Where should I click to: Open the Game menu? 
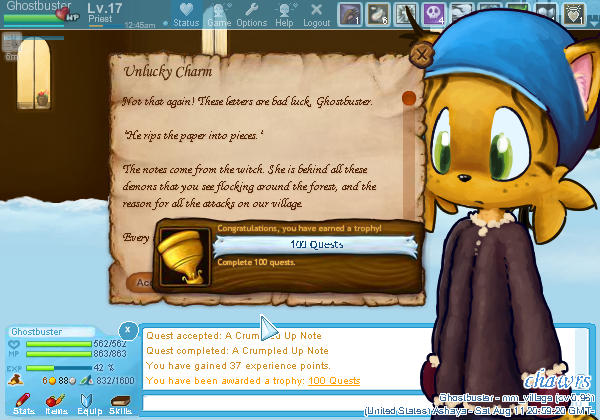point(218,15)
